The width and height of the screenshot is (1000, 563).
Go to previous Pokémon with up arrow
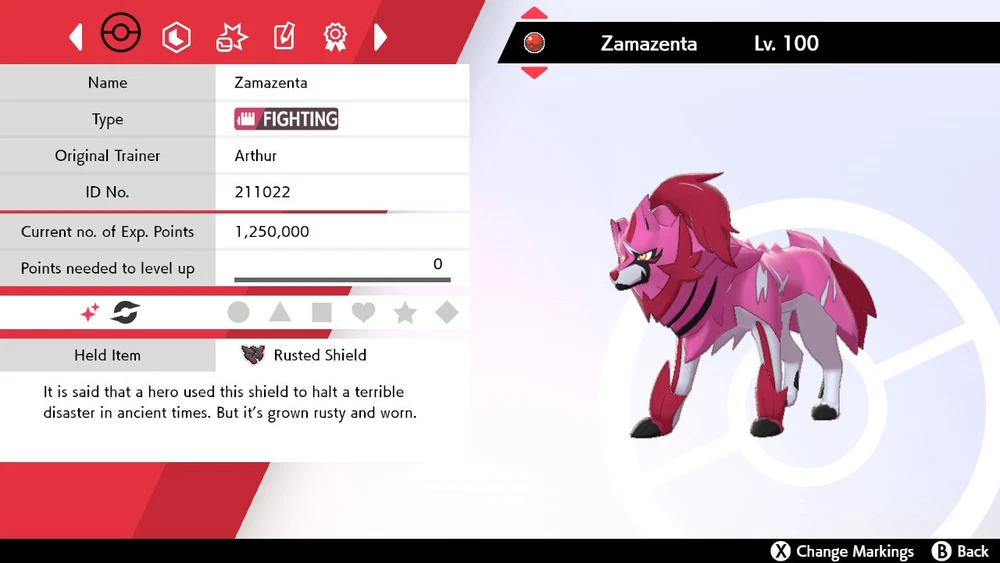pyautogui.click(x=535, y=13)
